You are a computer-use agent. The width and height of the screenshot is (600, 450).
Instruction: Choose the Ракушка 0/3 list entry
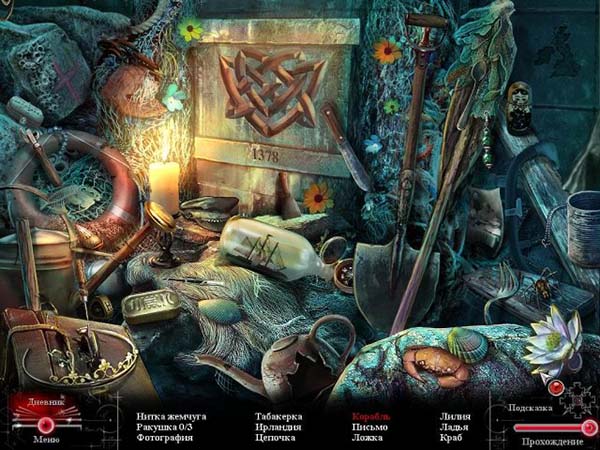click(x=167, y=427)
